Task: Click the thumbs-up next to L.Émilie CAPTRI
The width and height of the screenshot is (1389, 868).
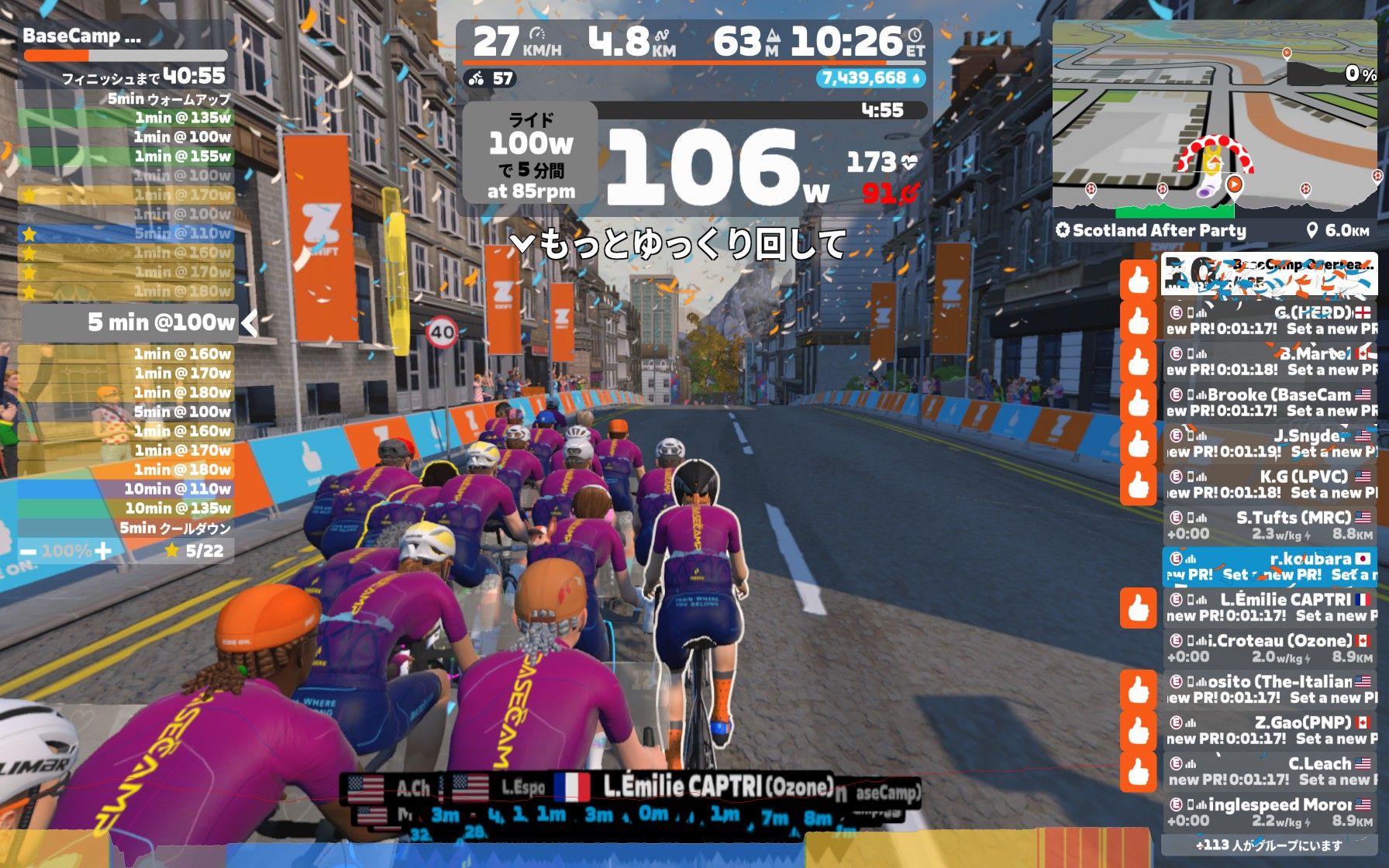Action: point(1138,608)
